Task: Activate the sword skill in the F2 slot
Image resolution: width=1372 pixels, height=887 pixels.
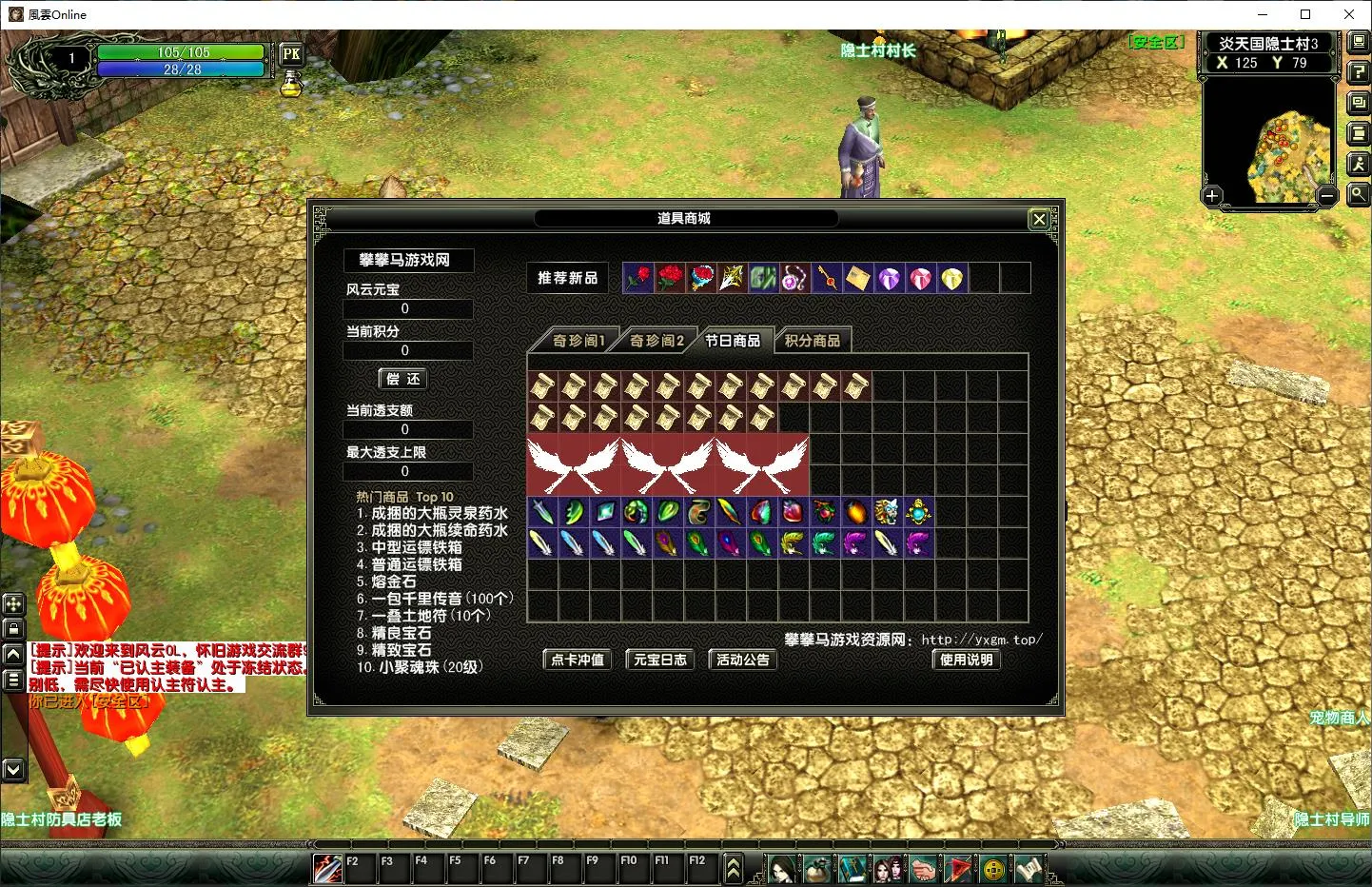Action: 328,867
